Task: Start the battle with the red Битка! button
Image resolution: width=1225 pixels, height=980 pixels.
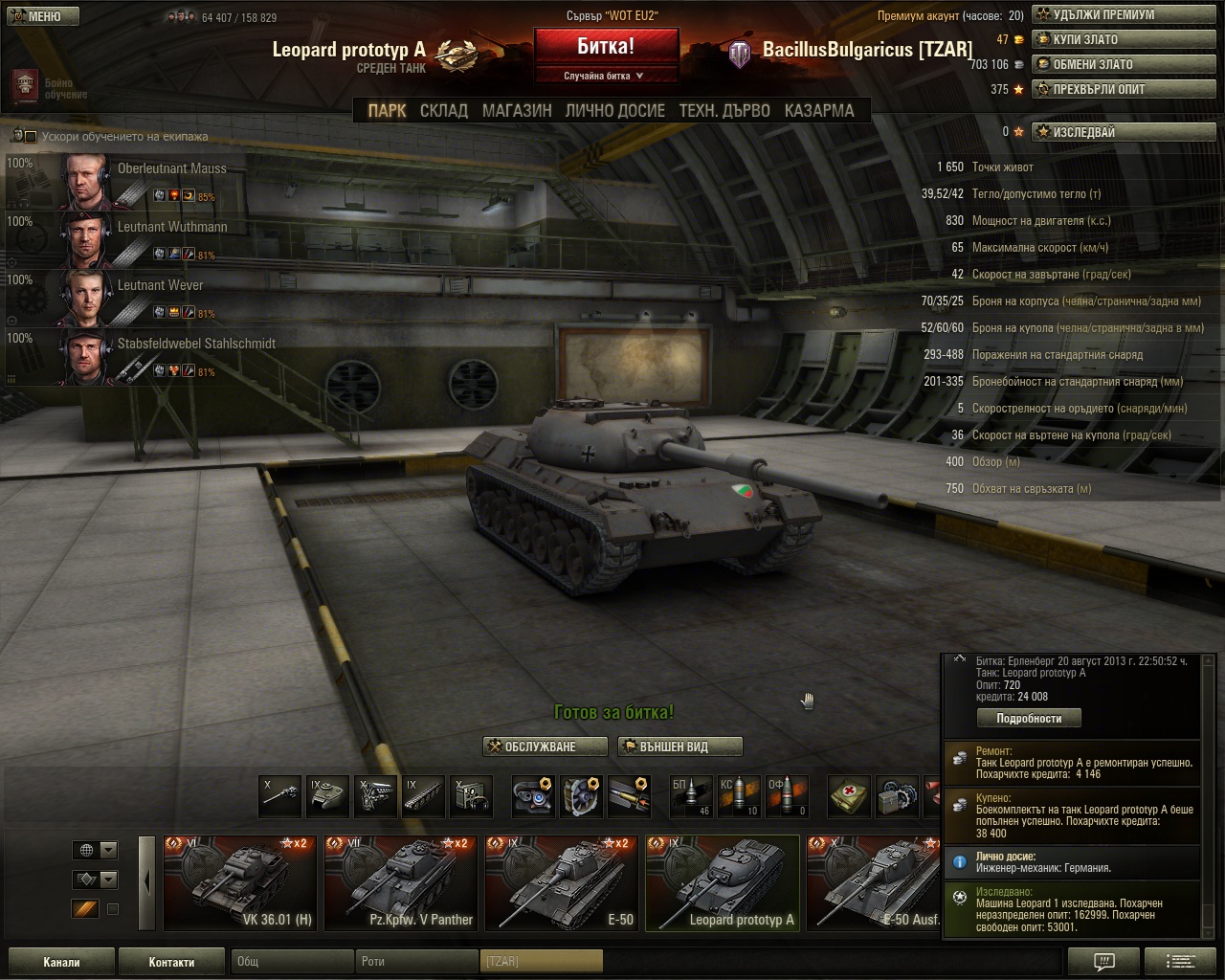Action: [606, 47]
